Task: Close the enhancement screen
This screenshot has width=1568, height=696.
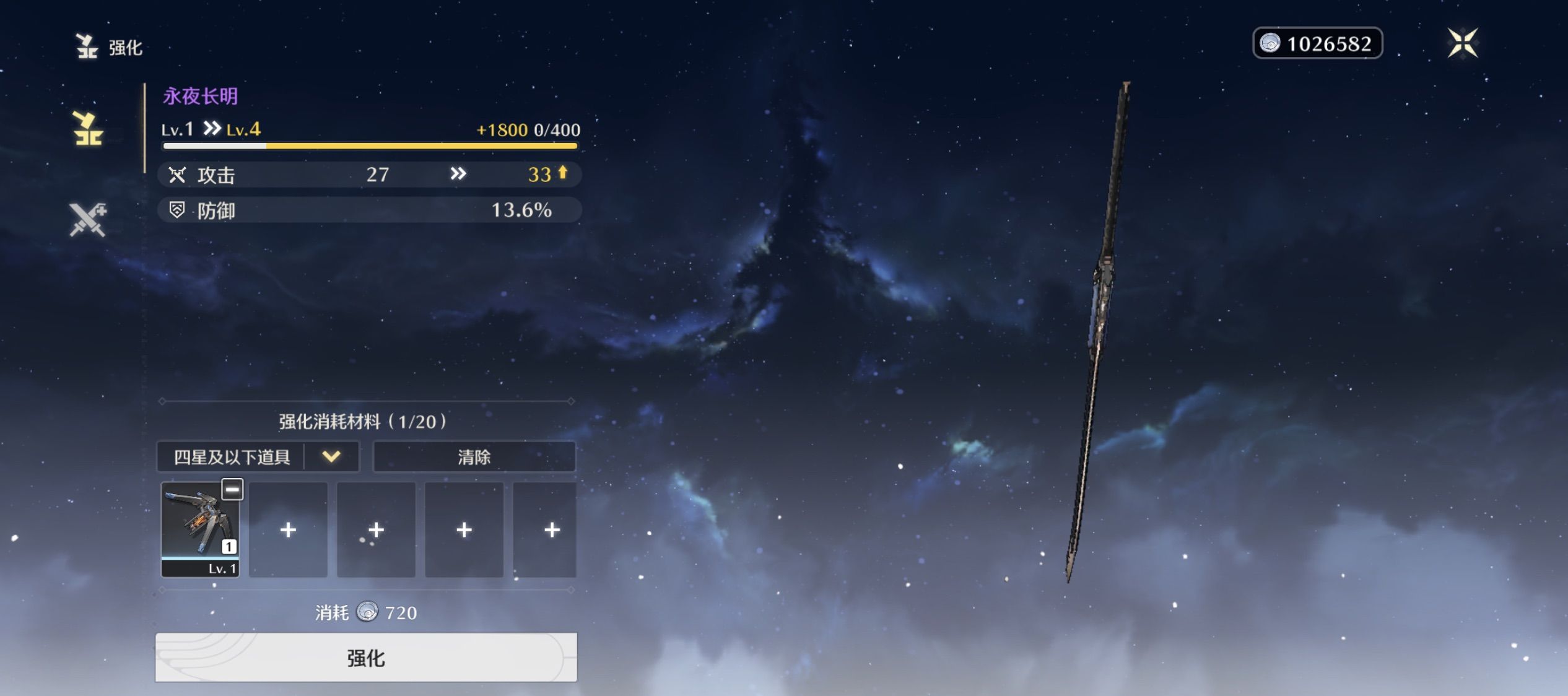Action: click(x=1463, y=43)
